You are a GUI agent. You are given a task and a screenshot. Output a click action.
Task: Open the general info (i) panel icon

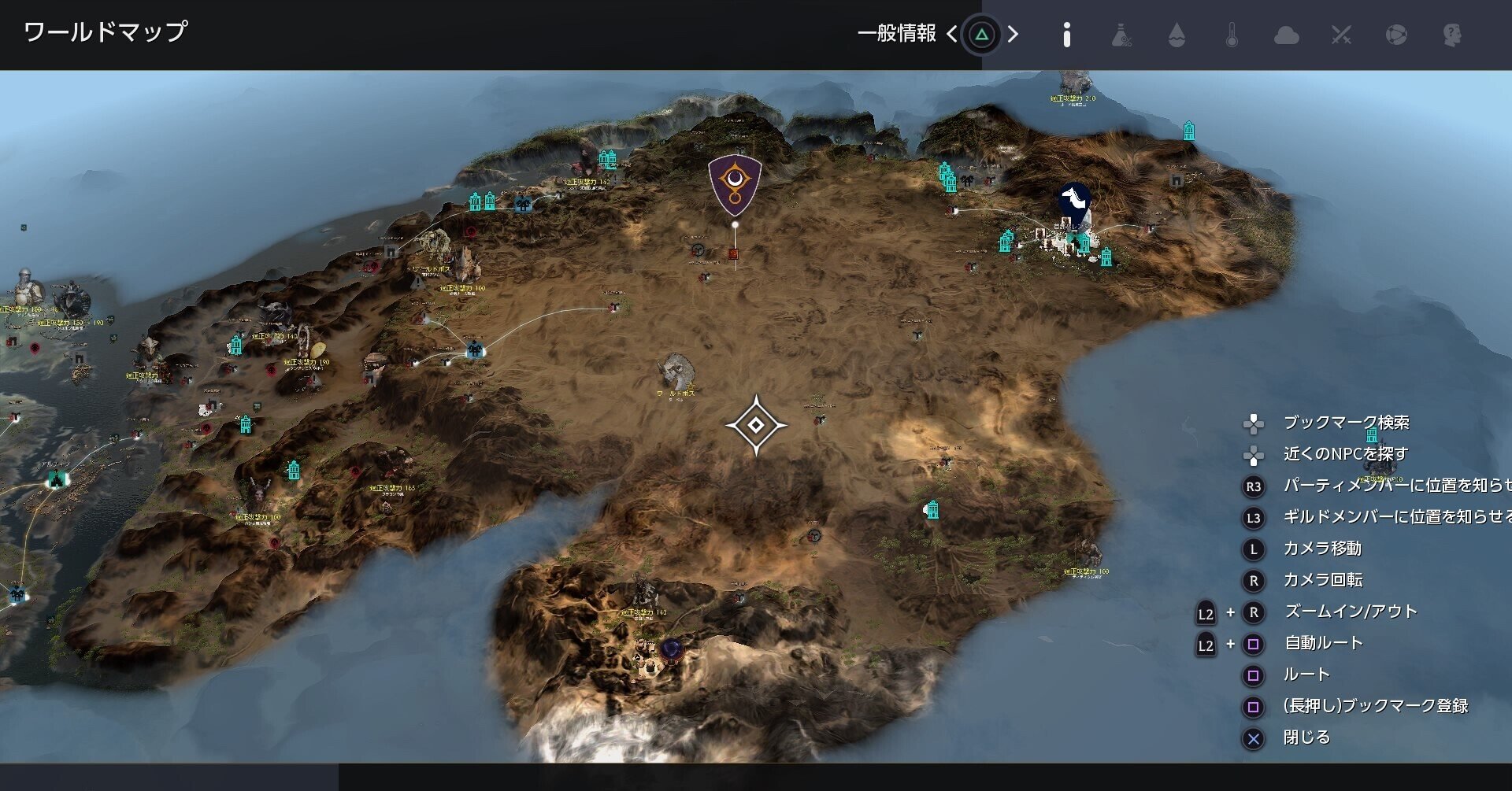[1069, 35]
